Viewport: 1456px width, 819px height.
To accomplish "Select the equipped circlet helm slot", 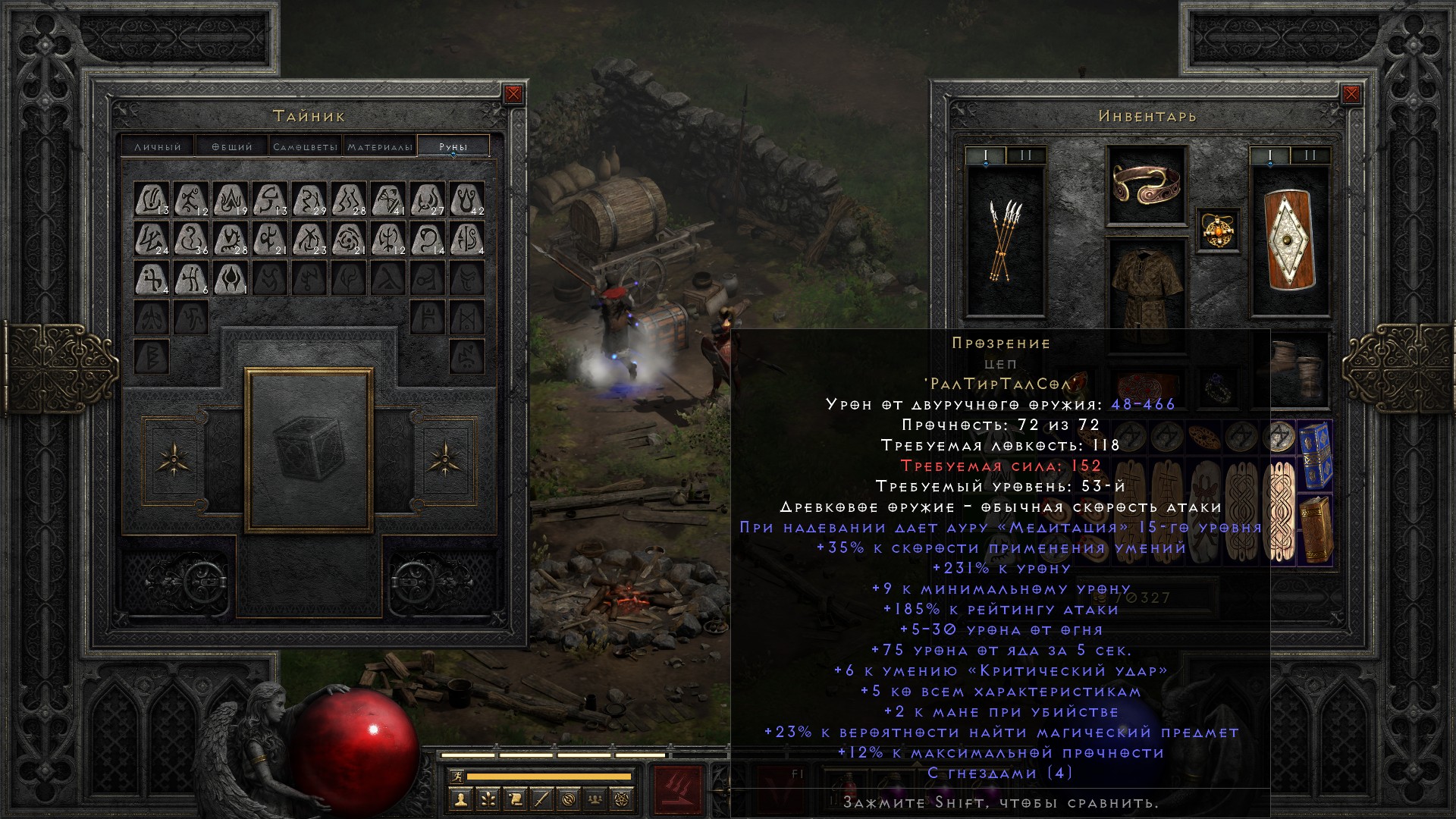I will tap(1146, 185).
